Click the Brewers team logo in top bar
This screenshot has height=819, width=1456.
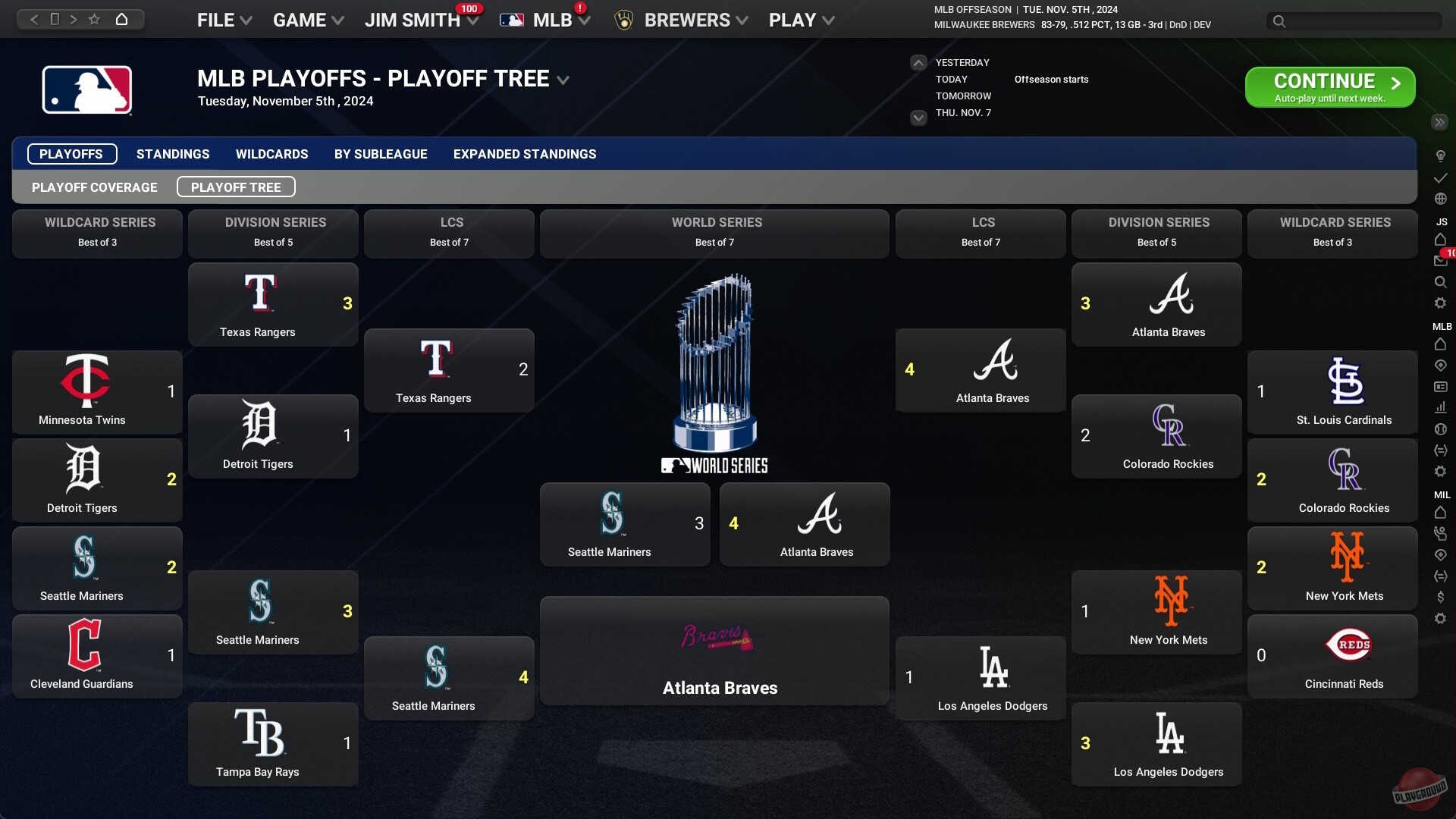tap(624, 20)
